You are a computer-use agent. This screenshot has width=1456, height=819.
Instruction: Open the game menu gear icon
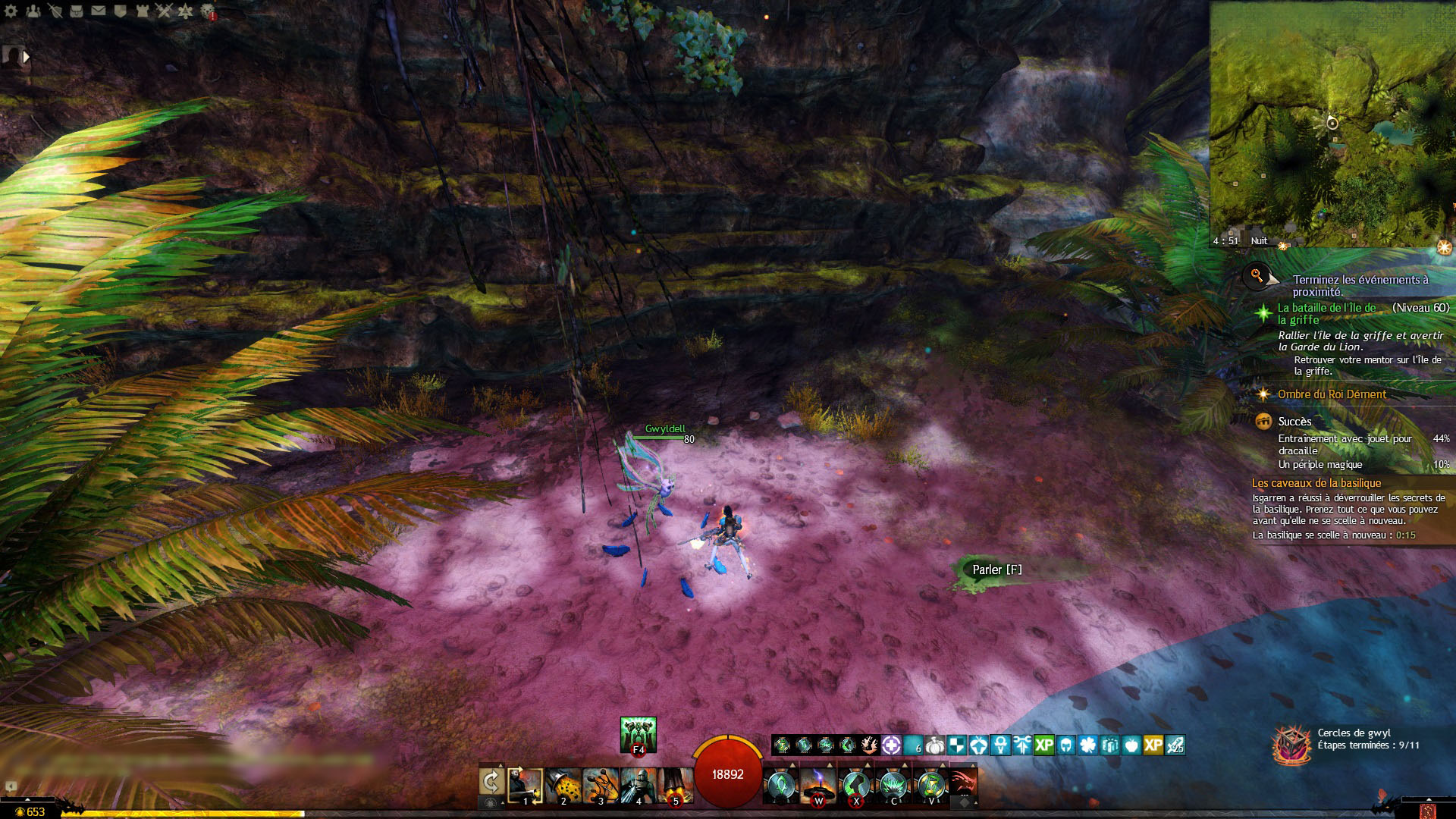point(11,11)
